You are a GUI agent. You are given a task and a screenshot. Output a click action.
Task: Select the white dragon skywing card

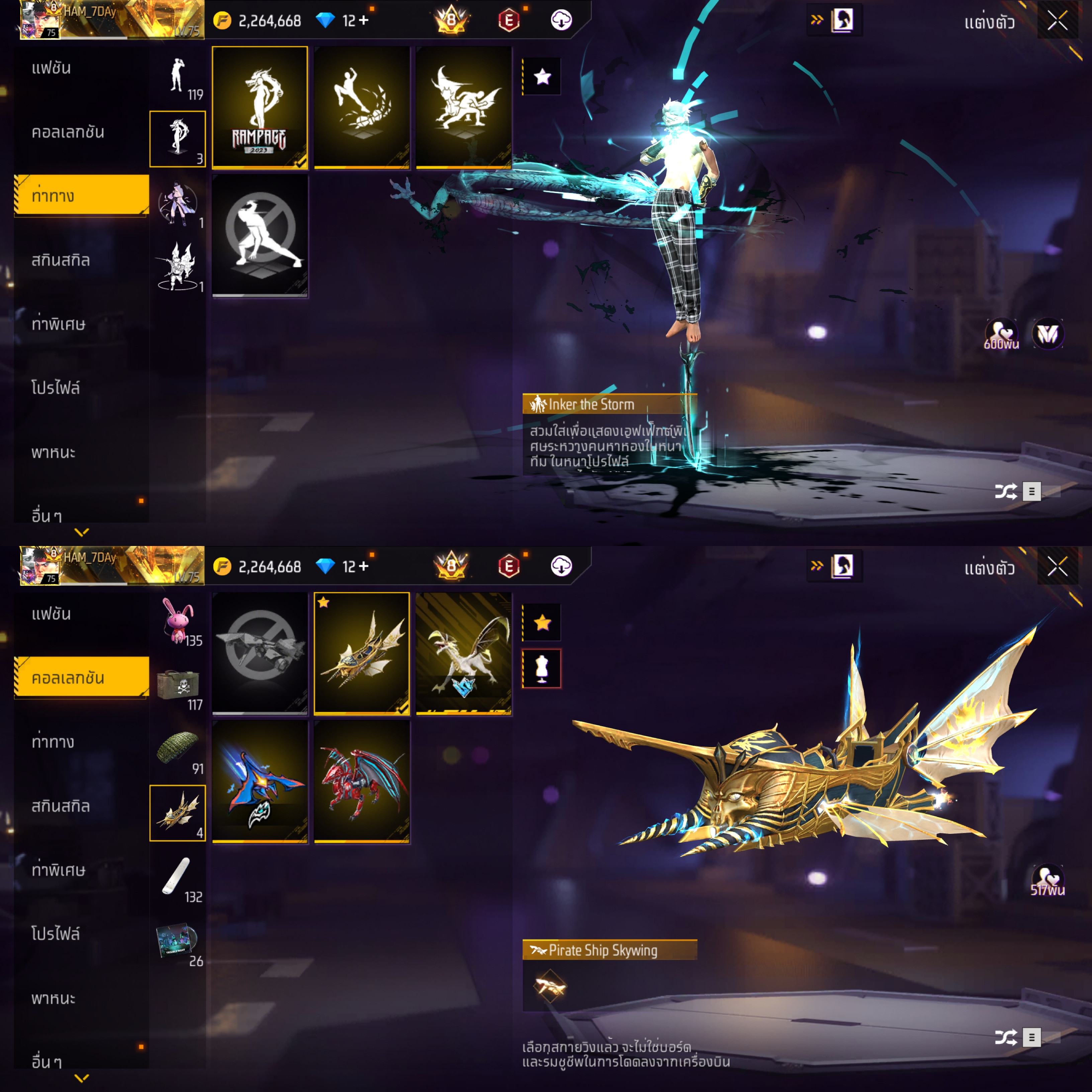[x=463, y=653]
